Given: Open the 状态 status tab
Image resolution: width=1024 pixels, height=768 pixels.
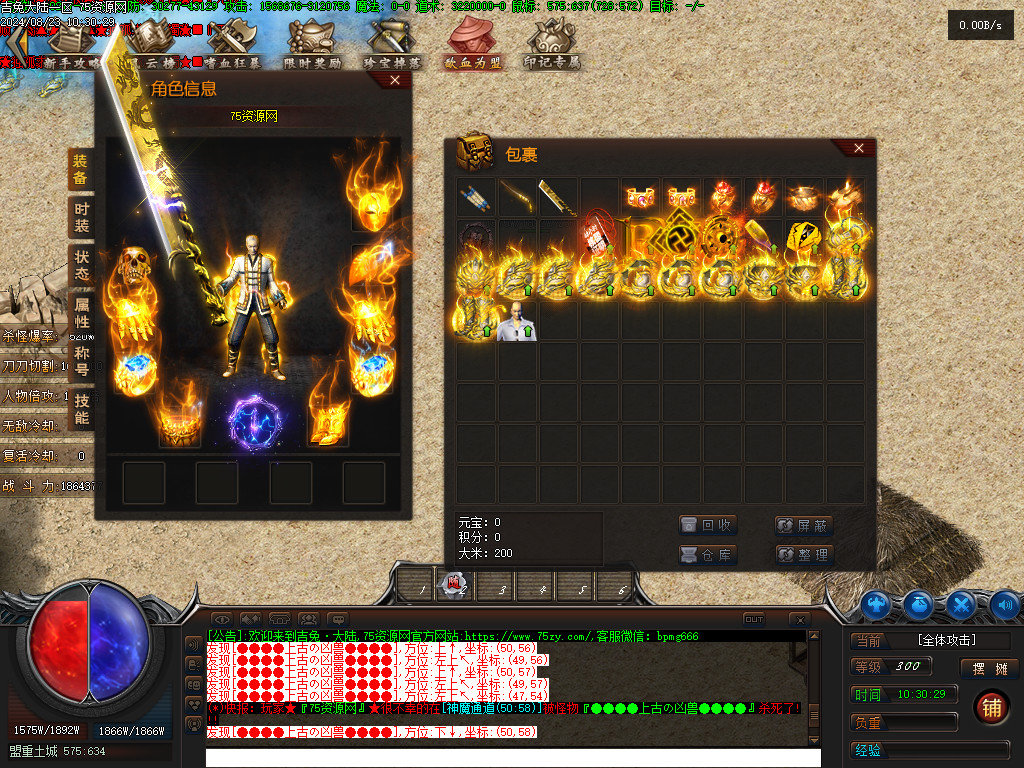Looking at the screenshot, I should 81,265.
